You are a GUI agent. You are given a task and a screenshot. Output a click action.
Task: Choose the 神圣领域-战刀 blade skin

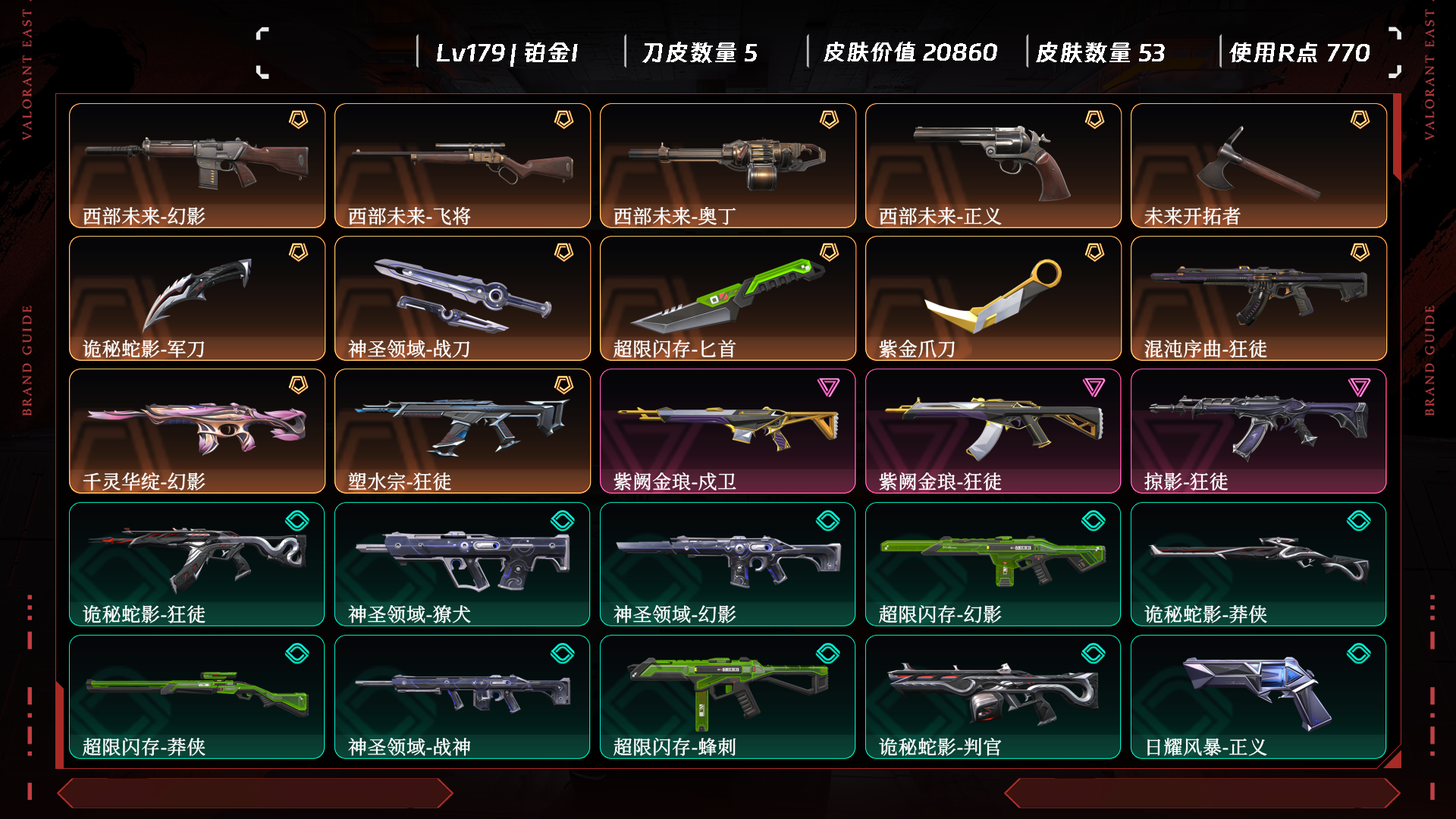coord(463,298)
